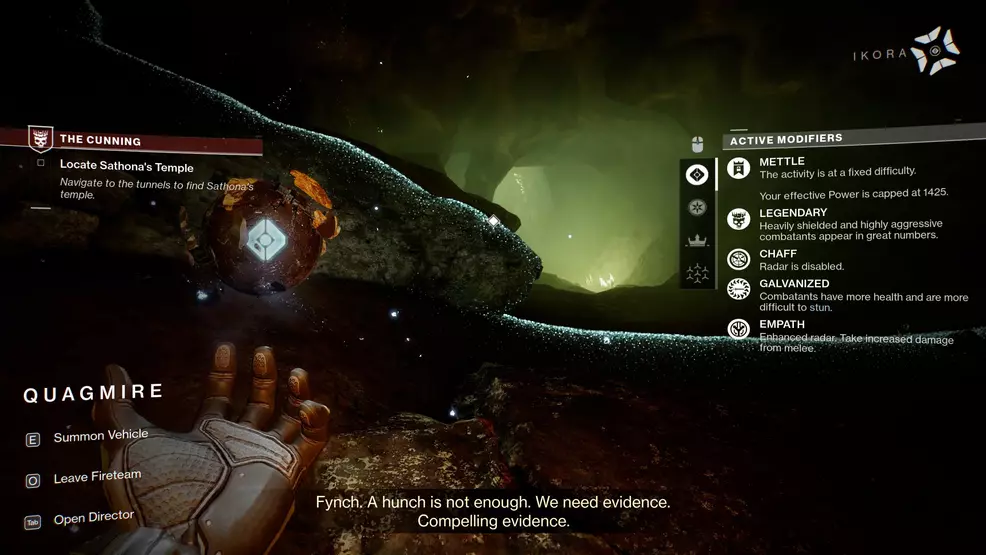Open Director from the Ghost menu

[93, 517]
